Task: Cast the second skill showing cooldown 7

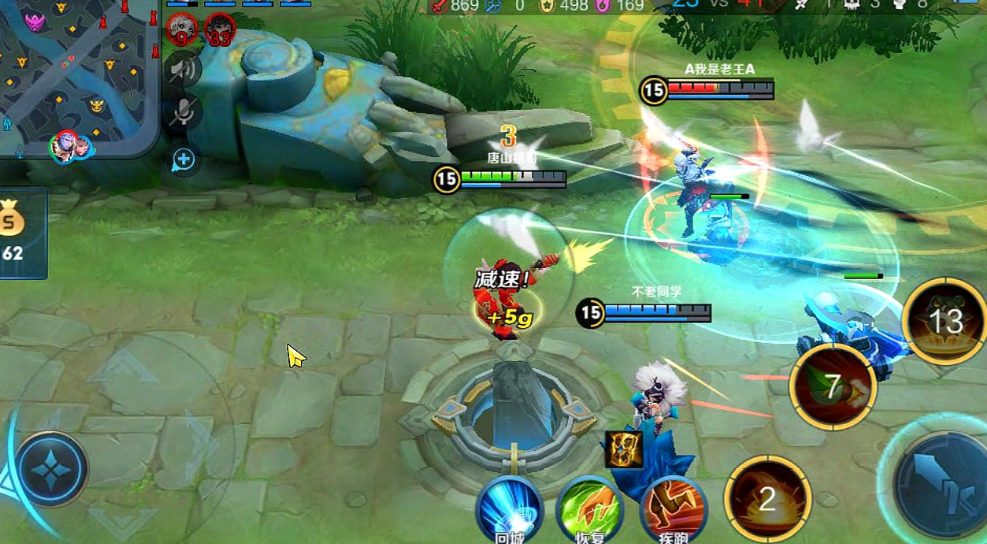Action: pos(833,386)
